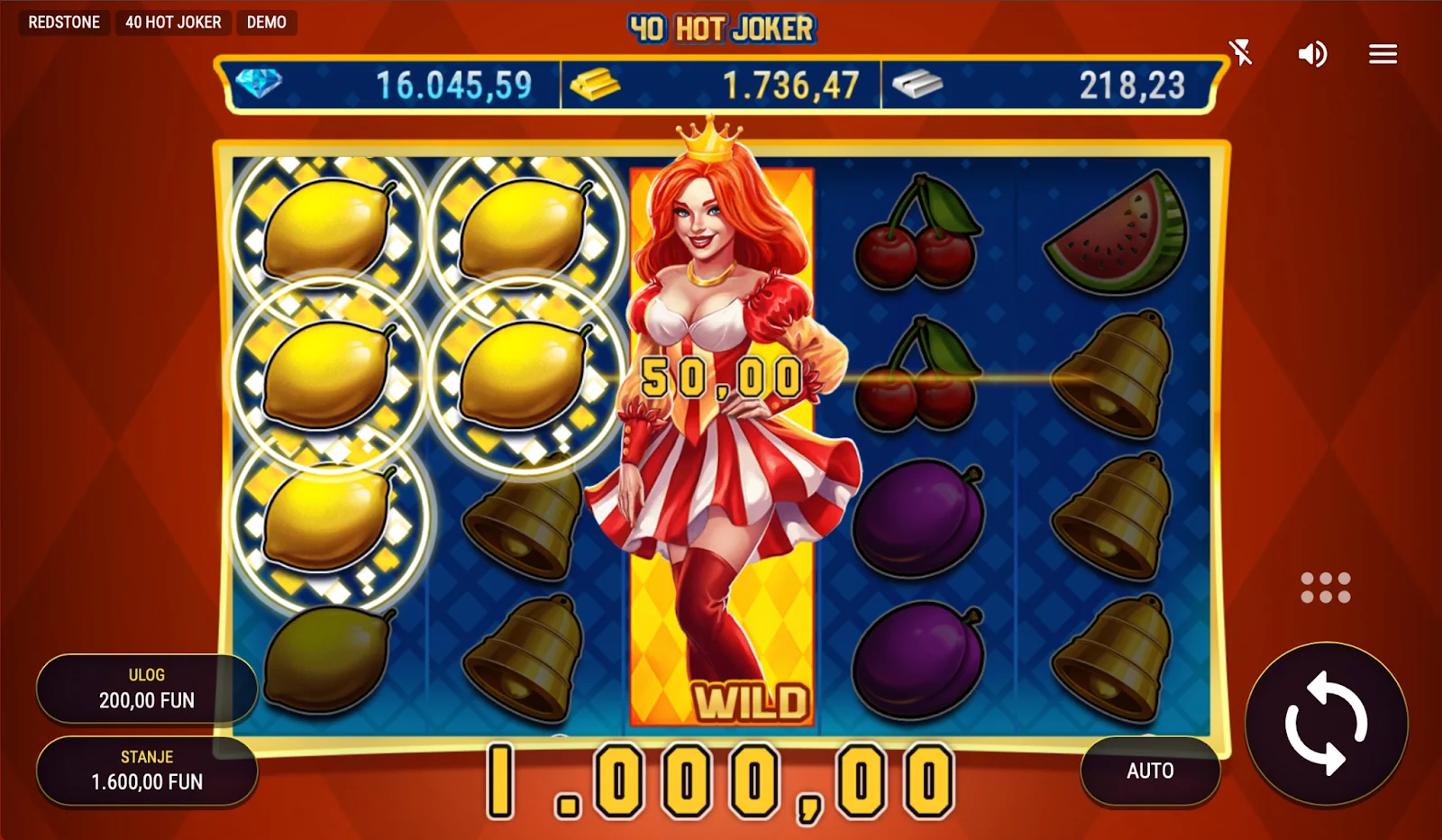Click the REDSTONE provider label
Screen dimensions: 1442x840
[x=64, y=23]
